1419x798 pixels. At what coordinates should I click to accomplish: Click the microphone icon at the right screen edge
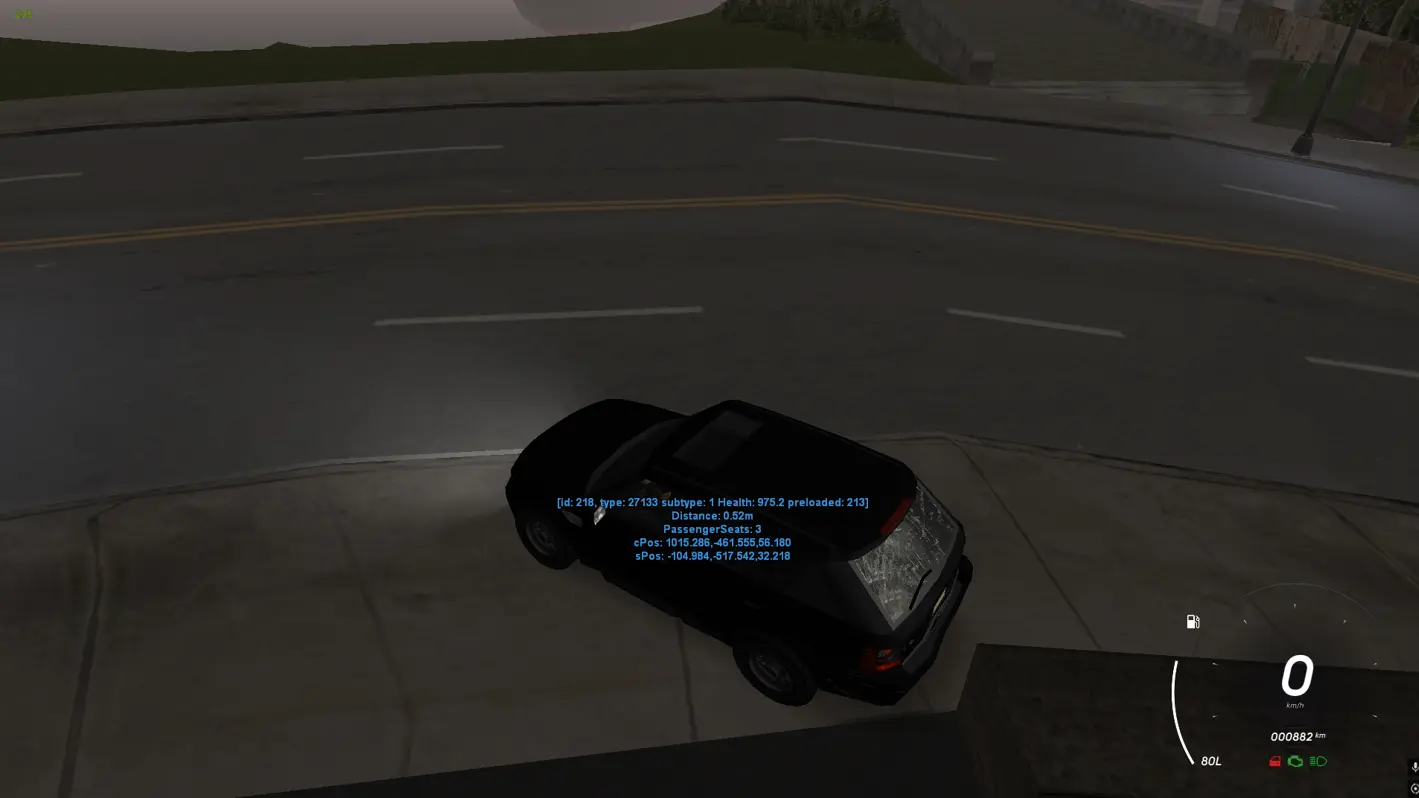pos(1415,766)
